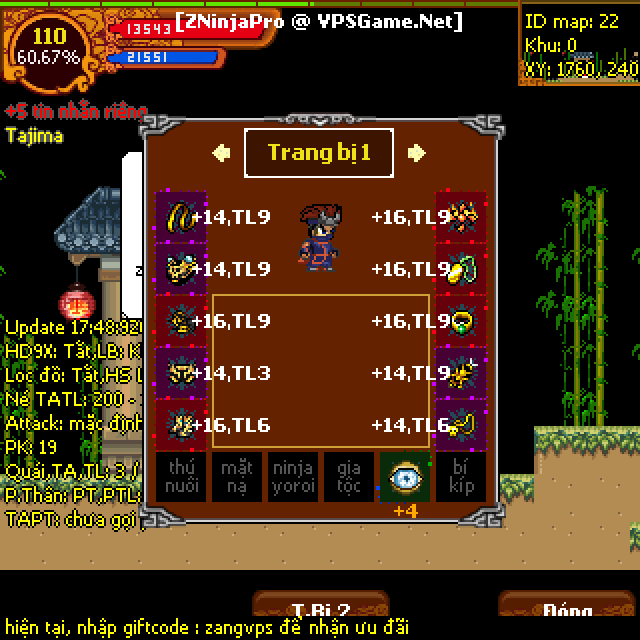Select the golden weapon +16 TL9 slot
Screen dimensions: 640x640
(x=461, y=217)
